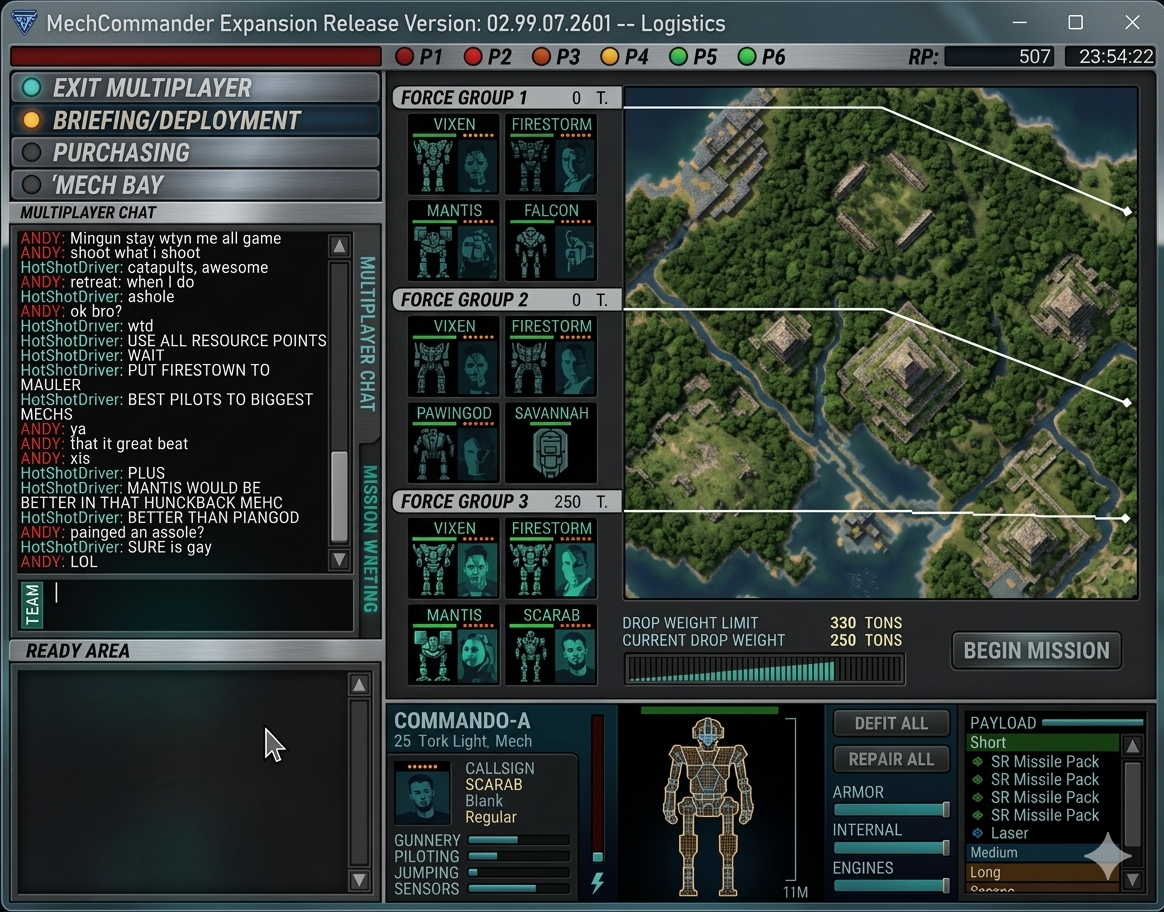Click the Begin Mission button
This screenshot has height=912, width=1164.
tap(1036, 651)
